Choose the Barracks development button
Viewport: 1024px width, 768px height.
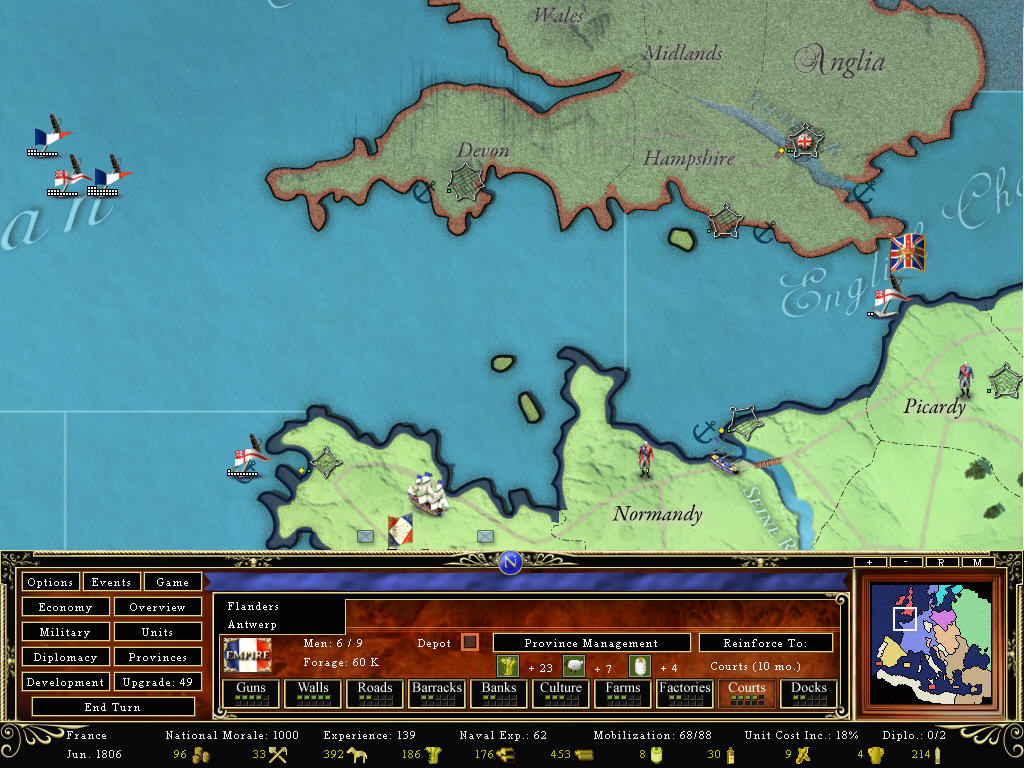click(437, 692)
